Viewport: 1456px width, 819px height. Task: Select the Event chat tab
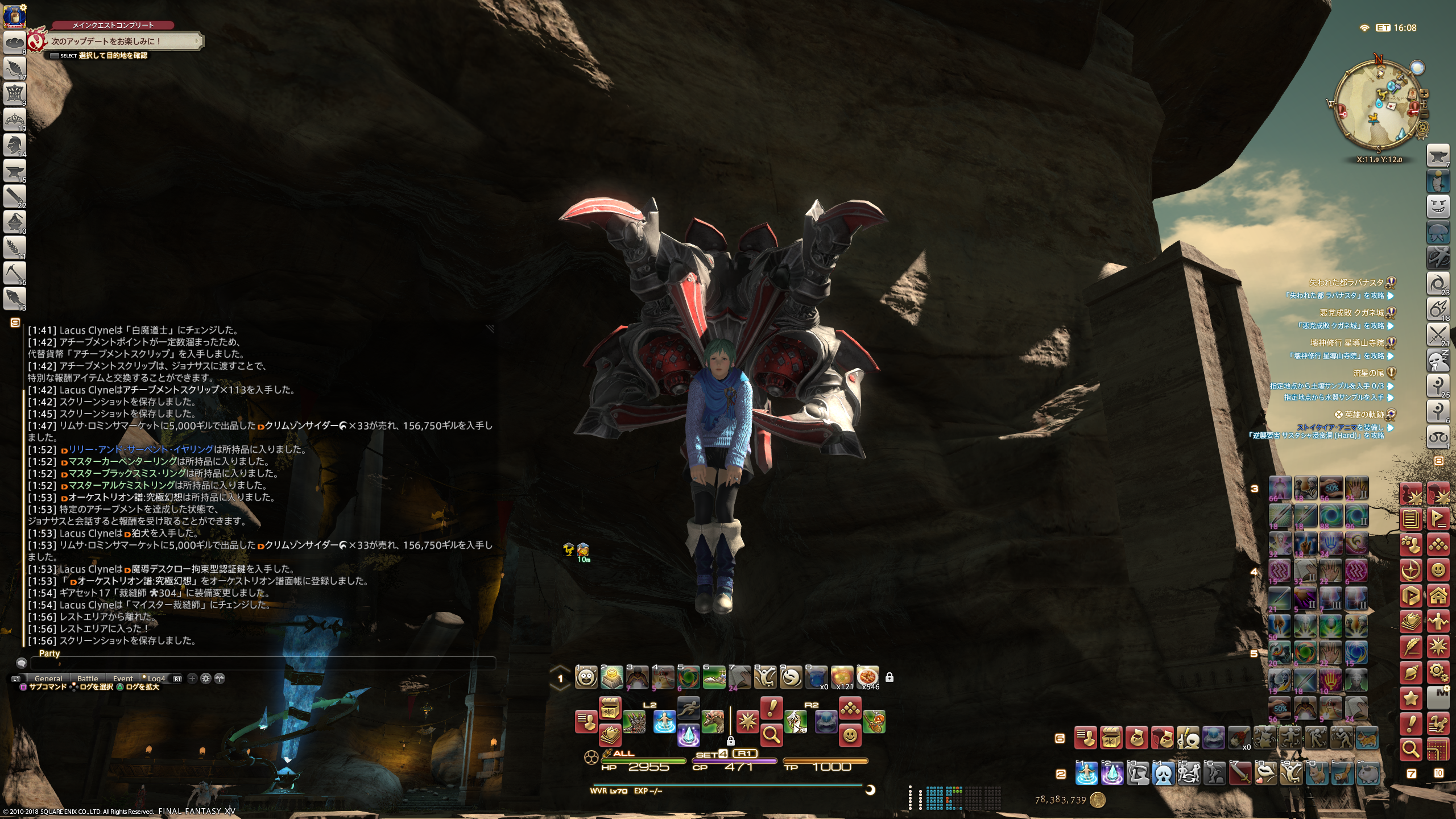pyautogui.click(x=123, y=679)
